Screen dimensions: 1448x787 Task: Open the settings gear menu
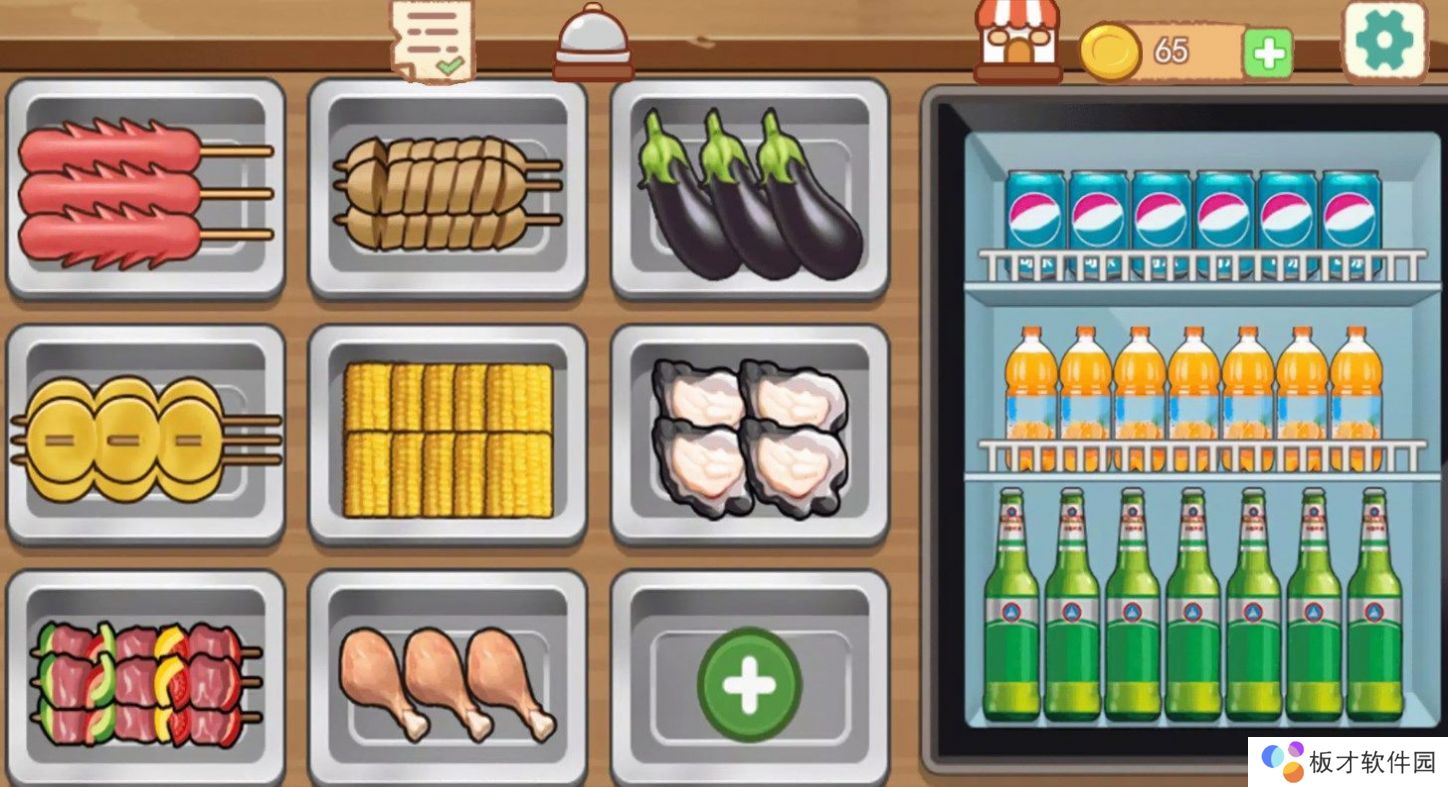[1384, 41]
